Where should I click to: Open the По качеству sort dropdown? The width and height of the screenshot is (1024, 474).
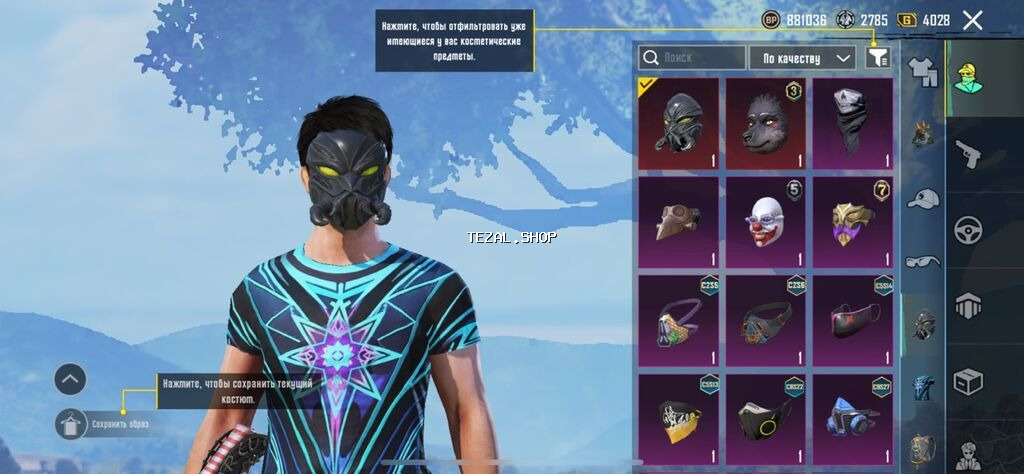click(x=803, y=58)
